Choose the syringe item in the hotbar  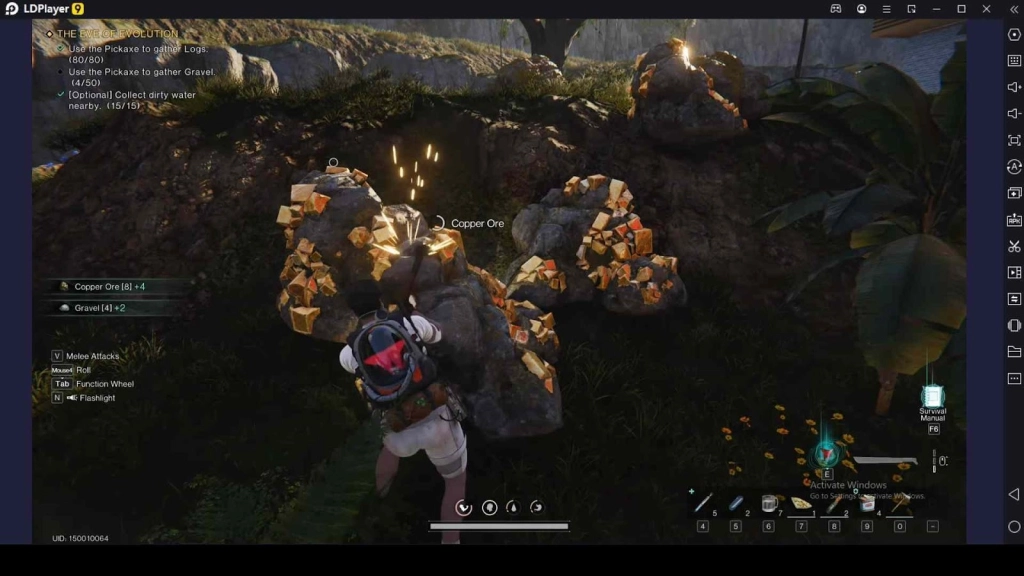click(x=703, y=503)
